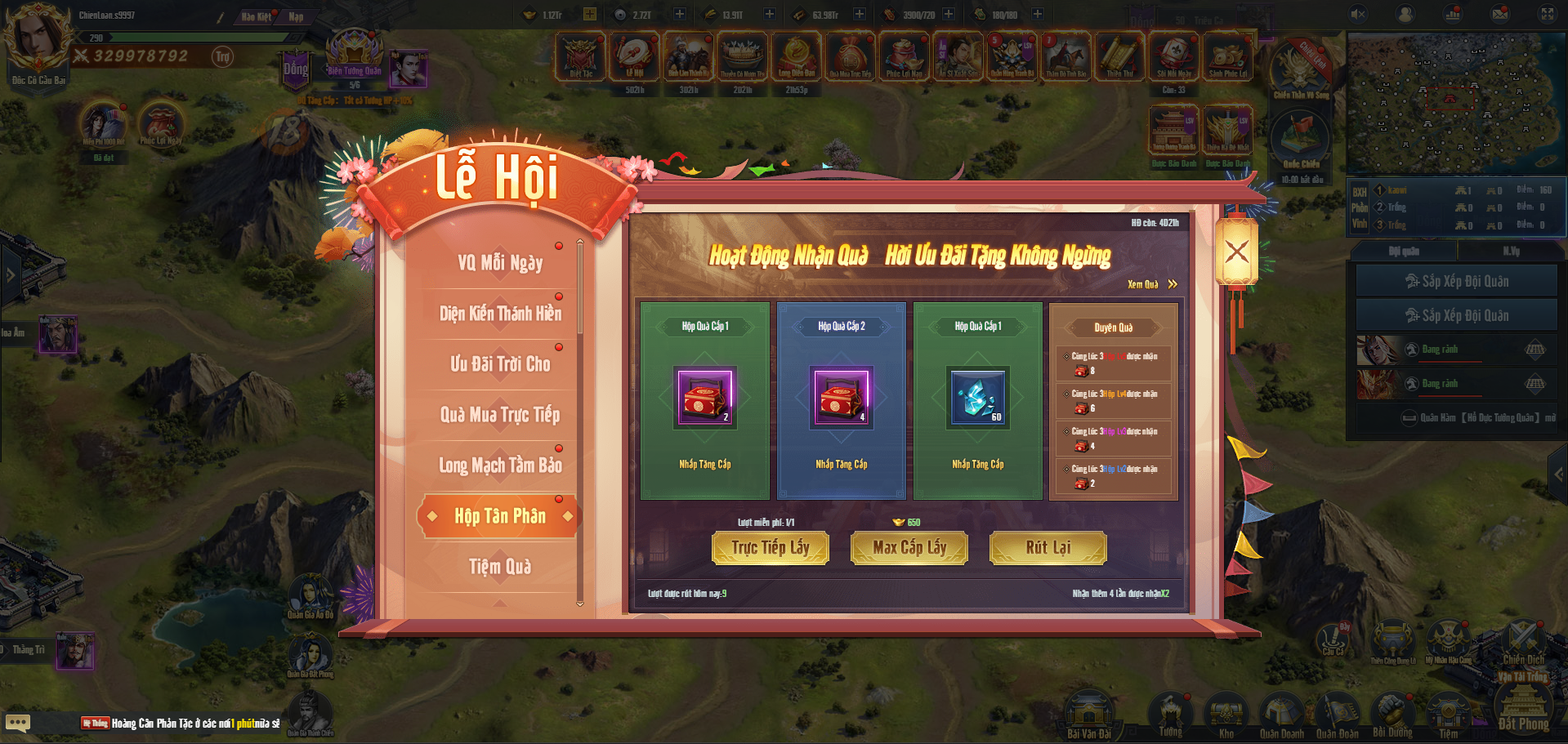This screenshot has width=1568, height=744.
Task: Open the Quà Mua Trực Tiếp tab
Action: coord(499,415)
